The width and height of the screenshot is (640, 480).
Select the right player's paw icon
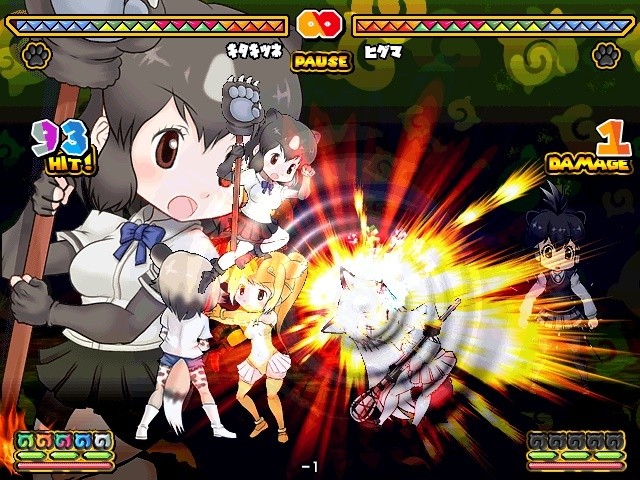605,54
